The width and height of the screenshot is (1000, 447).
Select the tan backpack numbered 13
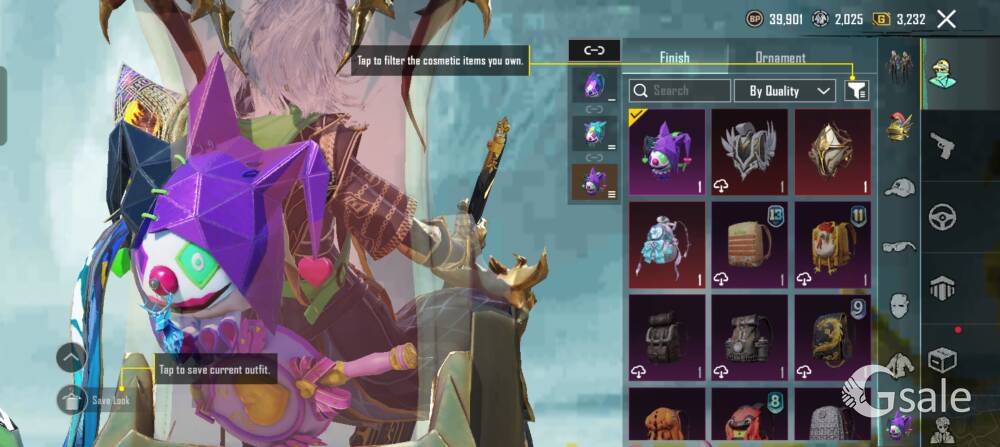749,244
